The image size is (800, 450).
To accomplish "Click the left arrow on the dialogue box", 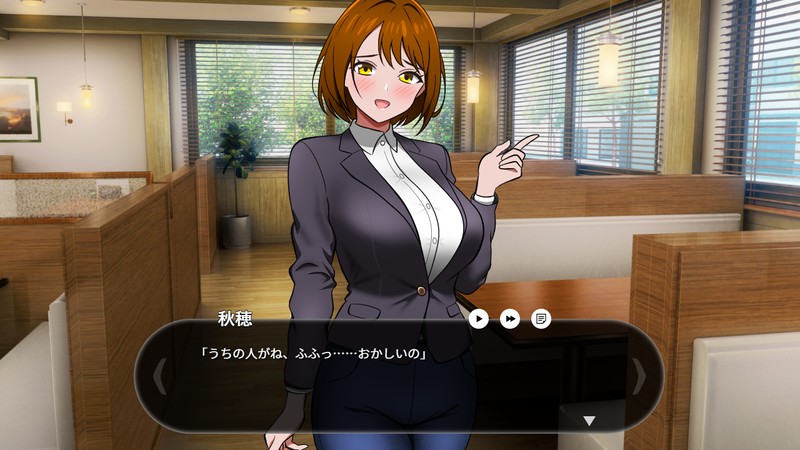I will (158, 376).
